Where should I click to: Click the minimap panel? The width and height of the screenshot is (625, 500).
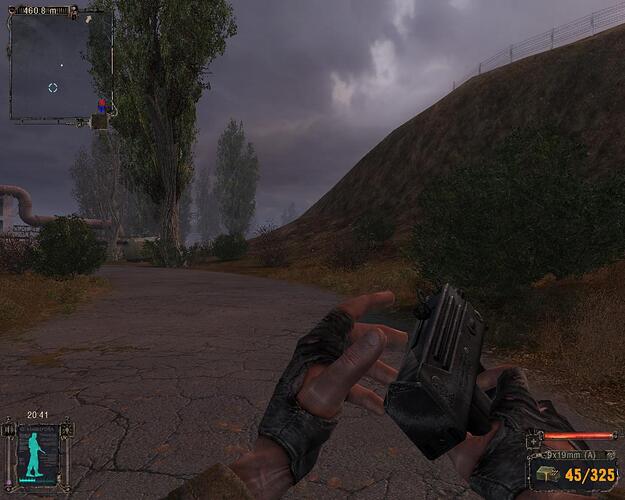click(60, 66)
